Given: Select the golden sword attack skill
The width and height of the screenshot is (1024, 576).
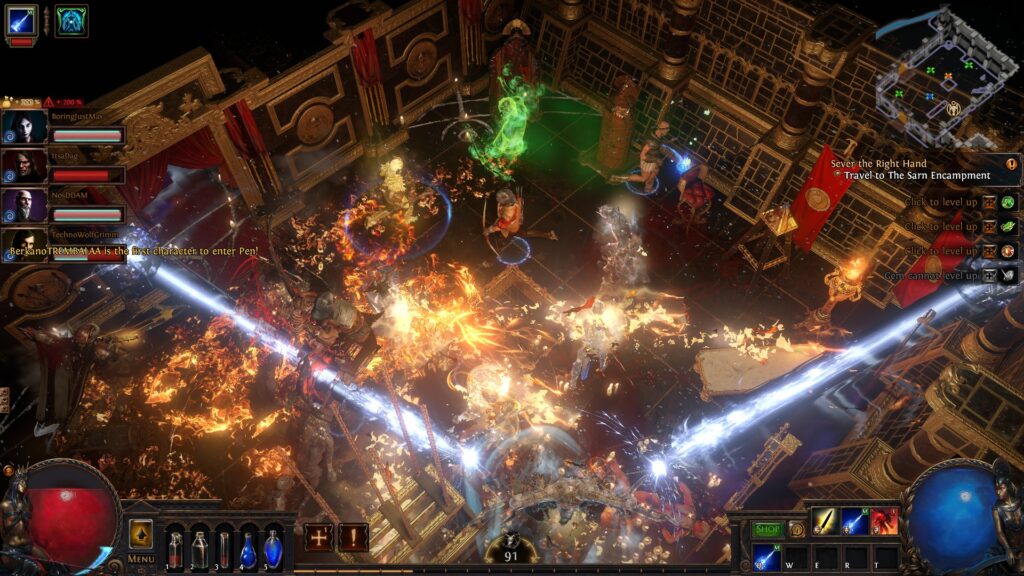Looking at the screenshot, I should click(824, 522).
